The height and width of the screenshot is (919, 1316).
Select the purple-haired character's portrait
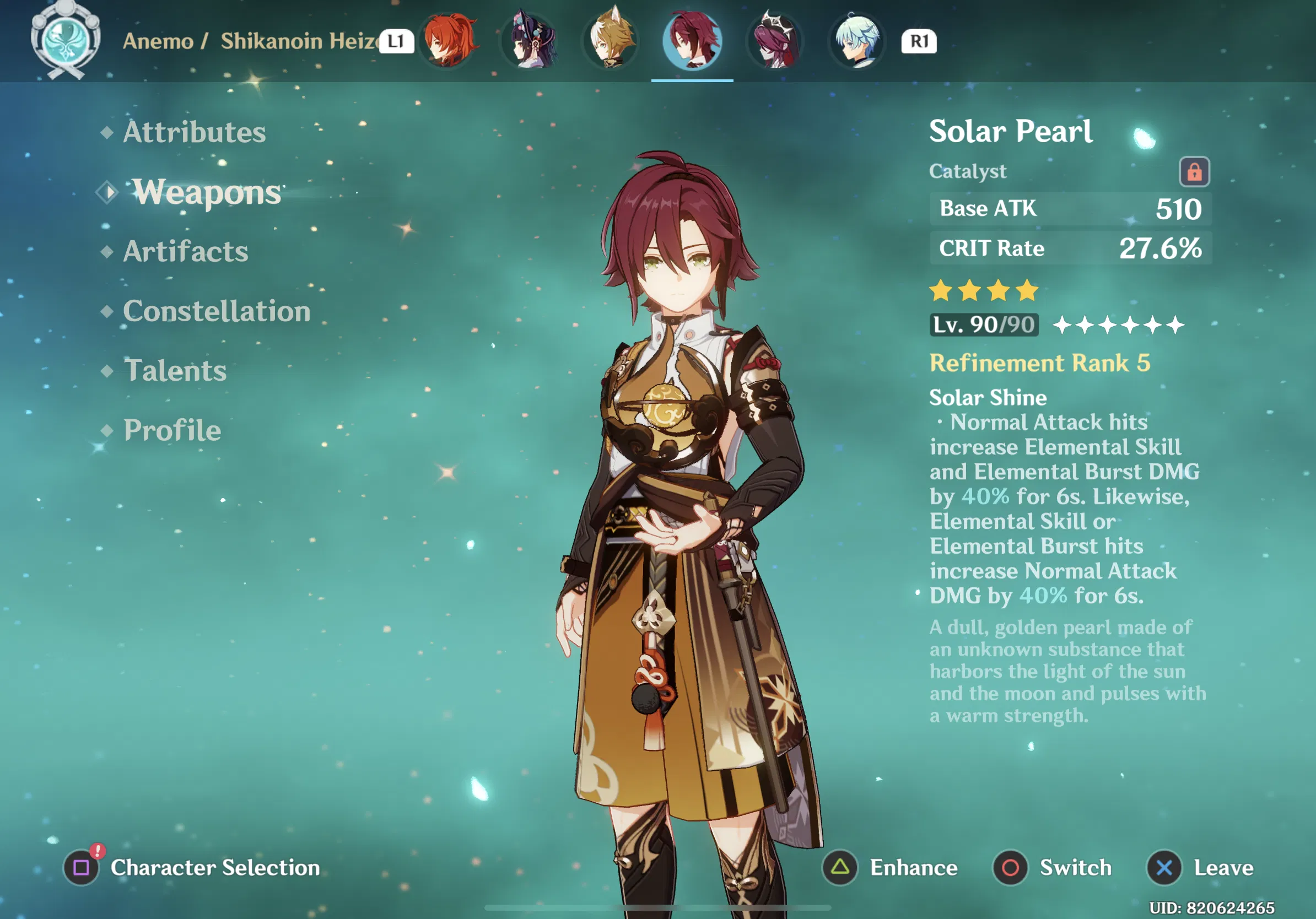click(x=531, y=42)
